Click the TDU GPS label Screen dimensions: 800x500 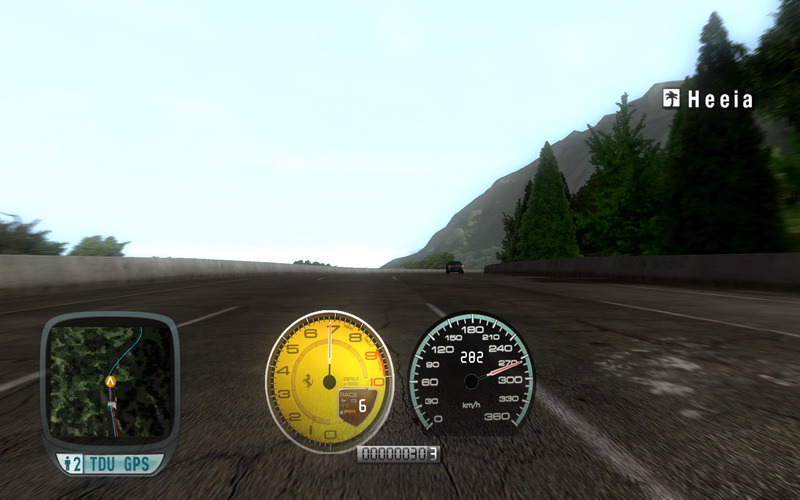tap(118, 464)
